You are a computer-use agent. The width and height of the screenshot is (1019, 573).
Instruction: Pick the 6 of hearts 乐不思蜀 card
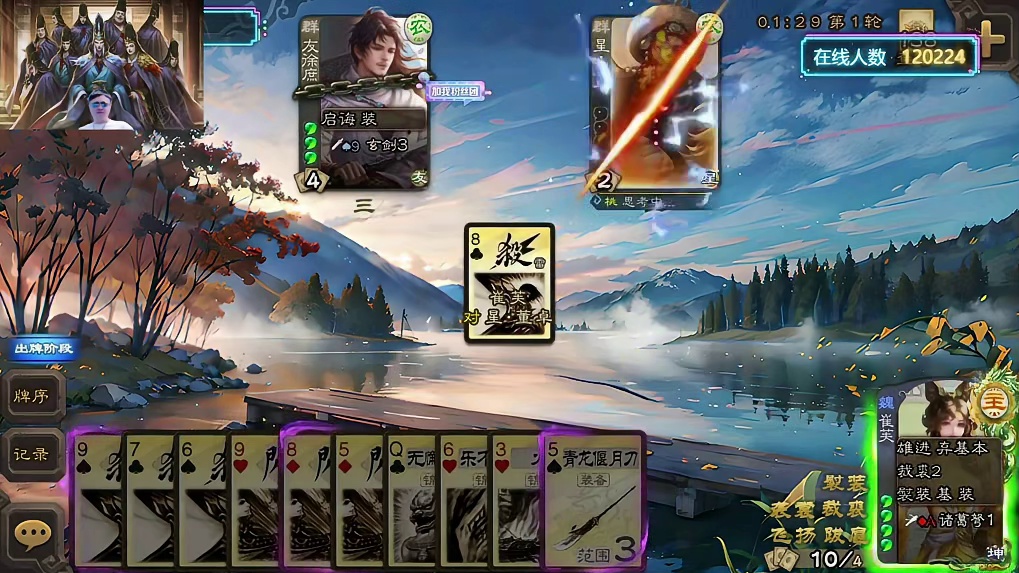463,500
